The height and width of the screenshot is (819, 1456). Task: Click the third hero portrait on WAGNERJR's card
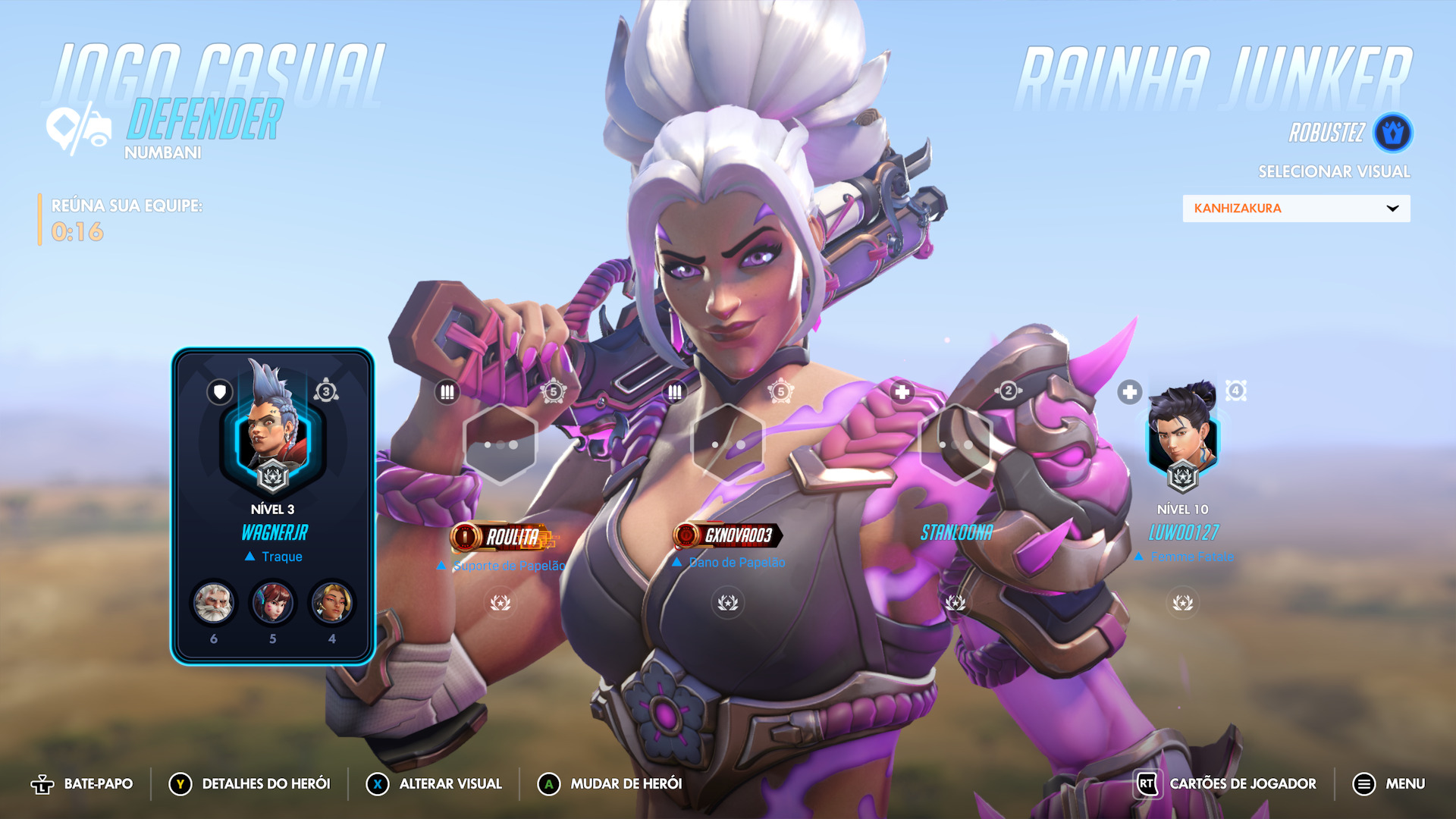click(331, 604)
